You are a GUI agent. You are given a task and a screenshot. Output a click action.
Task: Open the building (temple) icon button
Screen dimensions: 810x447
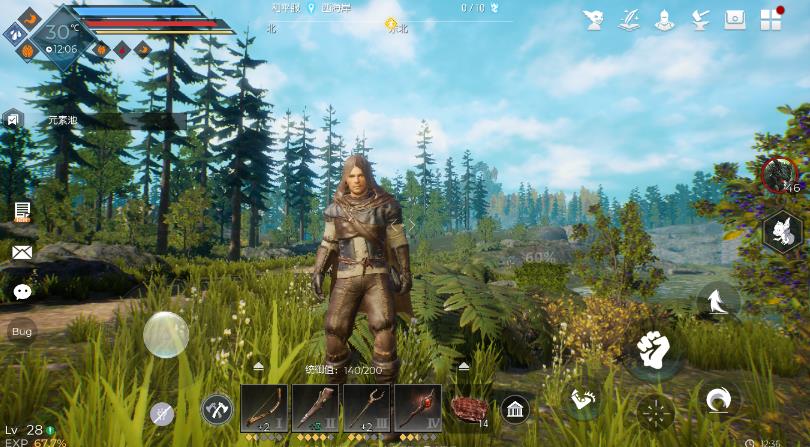(515, 408)
